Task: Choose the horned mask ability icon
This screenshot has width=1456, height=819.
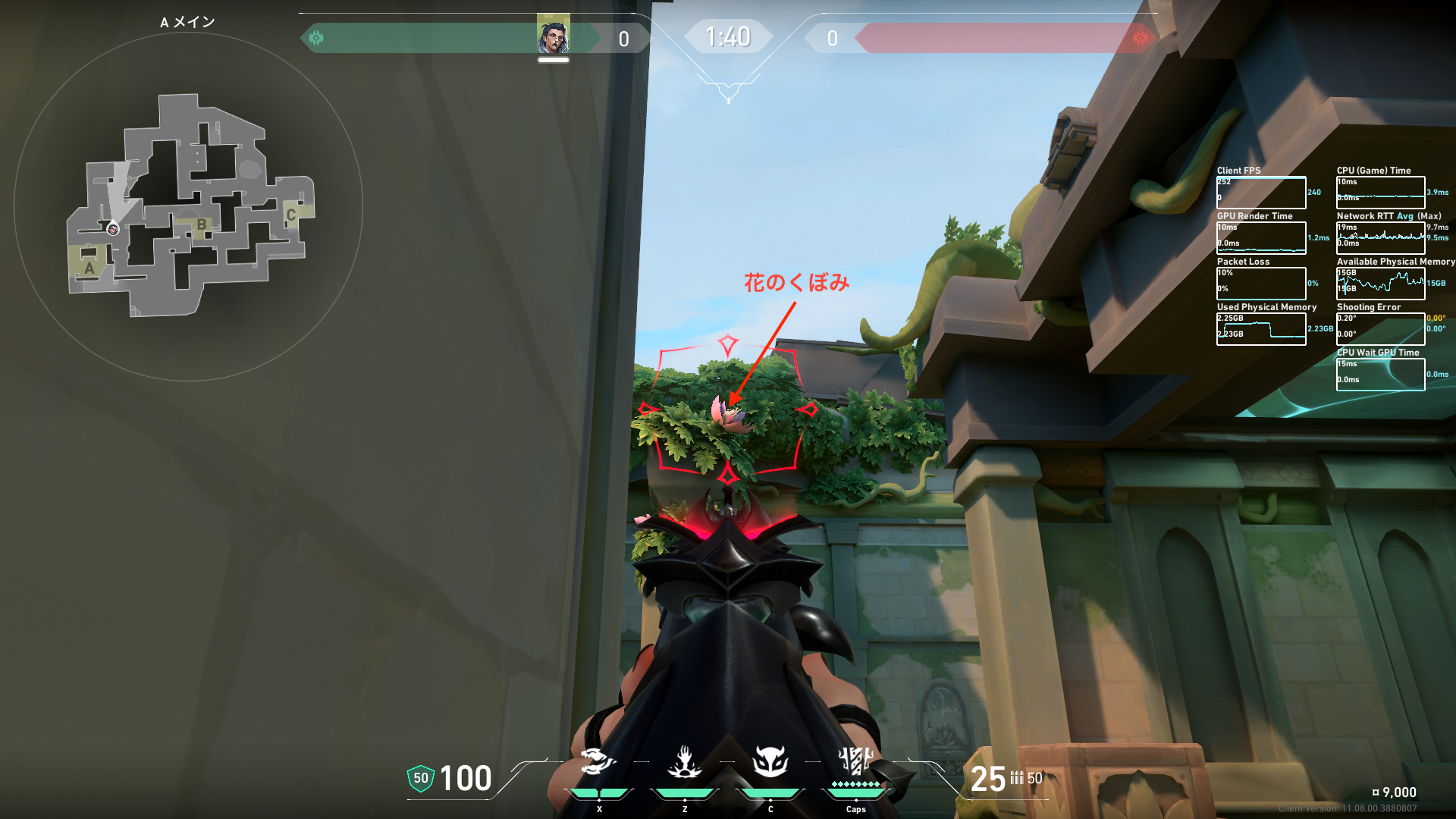Action: tap(770, 761)
